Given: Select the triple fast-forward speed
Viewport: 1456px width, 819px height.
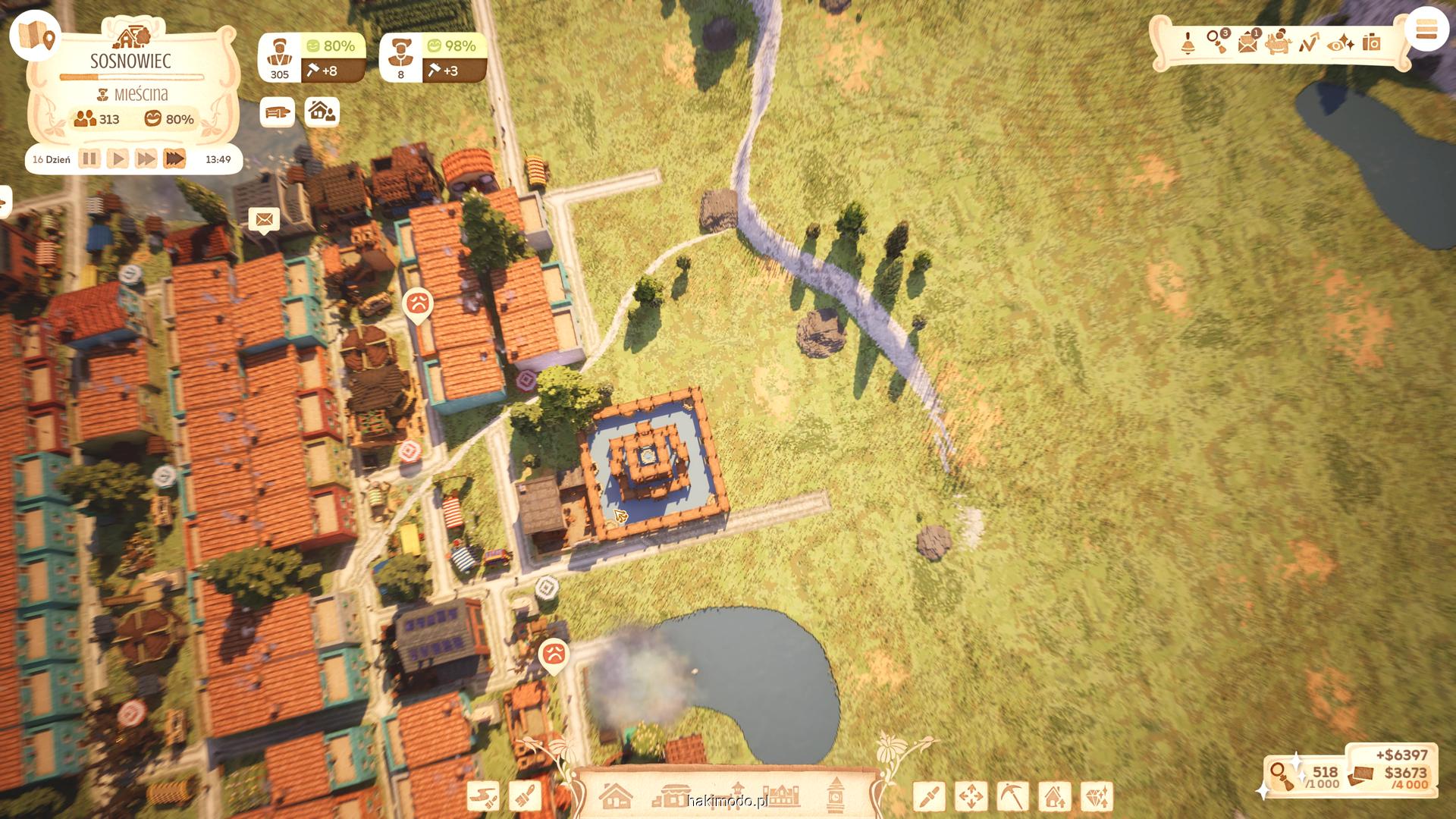Looking at the screenshot, I should tap(174, 159).
